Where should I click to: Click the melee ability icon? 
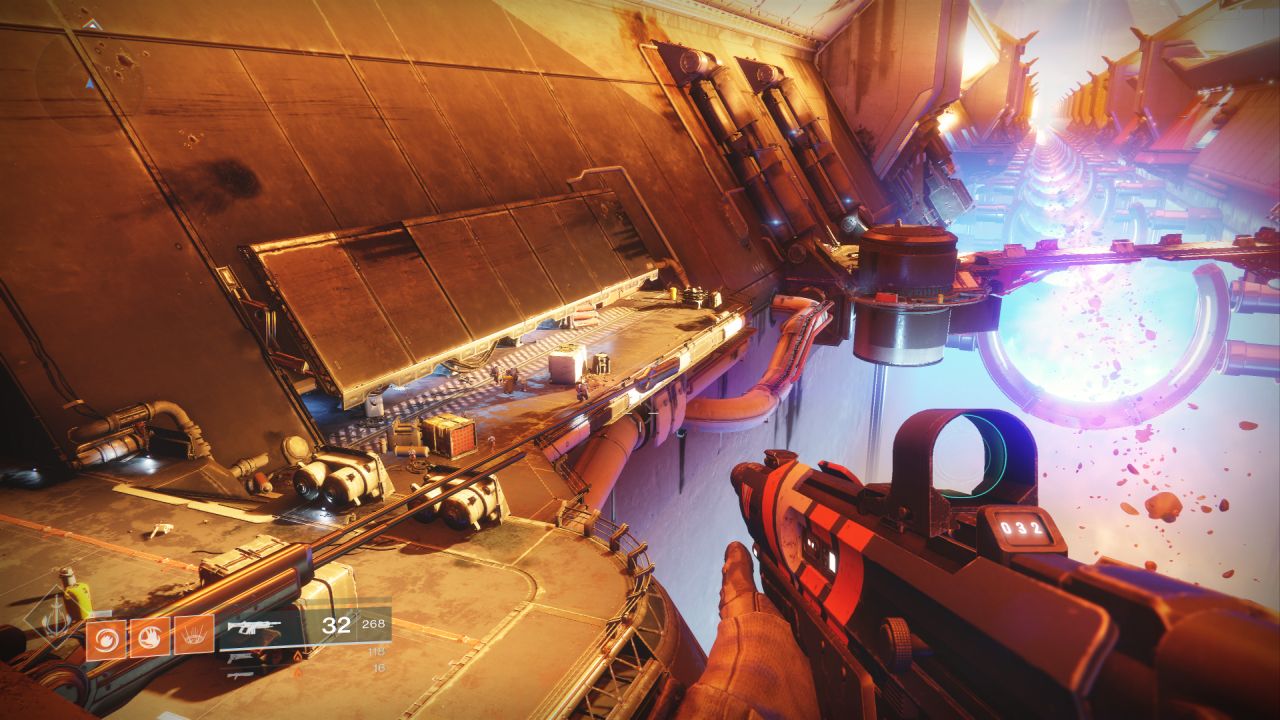148,636
